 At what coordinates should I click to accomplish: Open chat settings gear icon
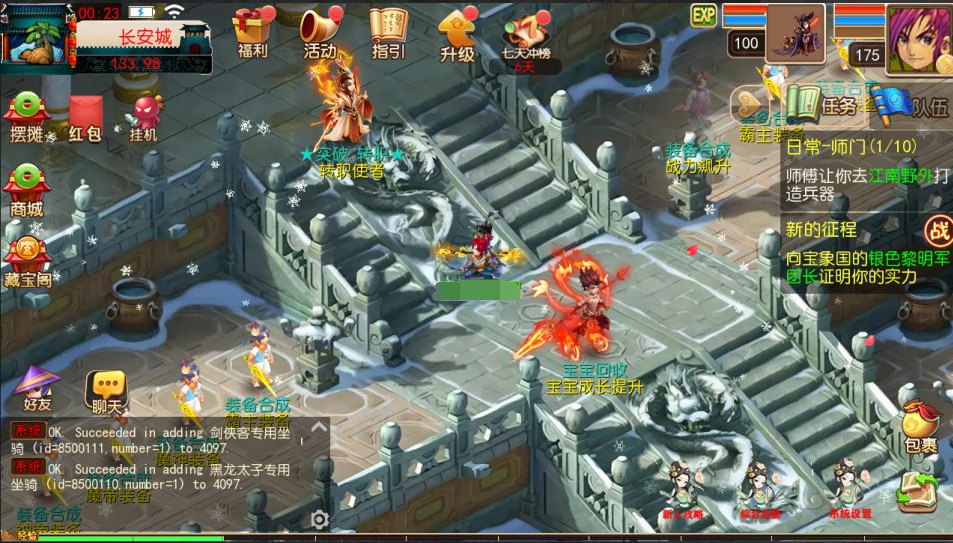[x=319, y=519]
